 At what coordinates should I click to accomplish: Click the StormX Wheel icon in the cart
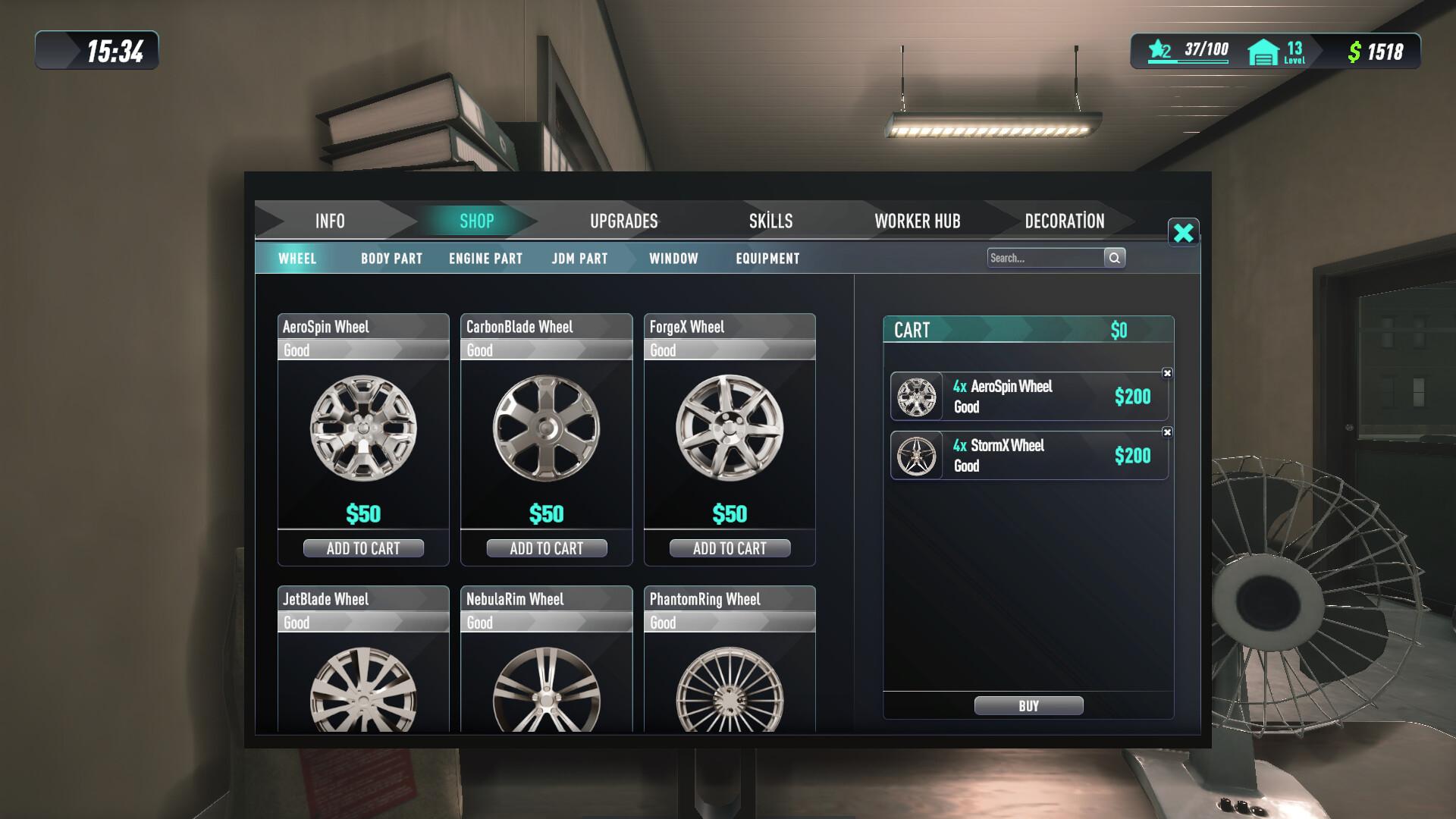918,454
